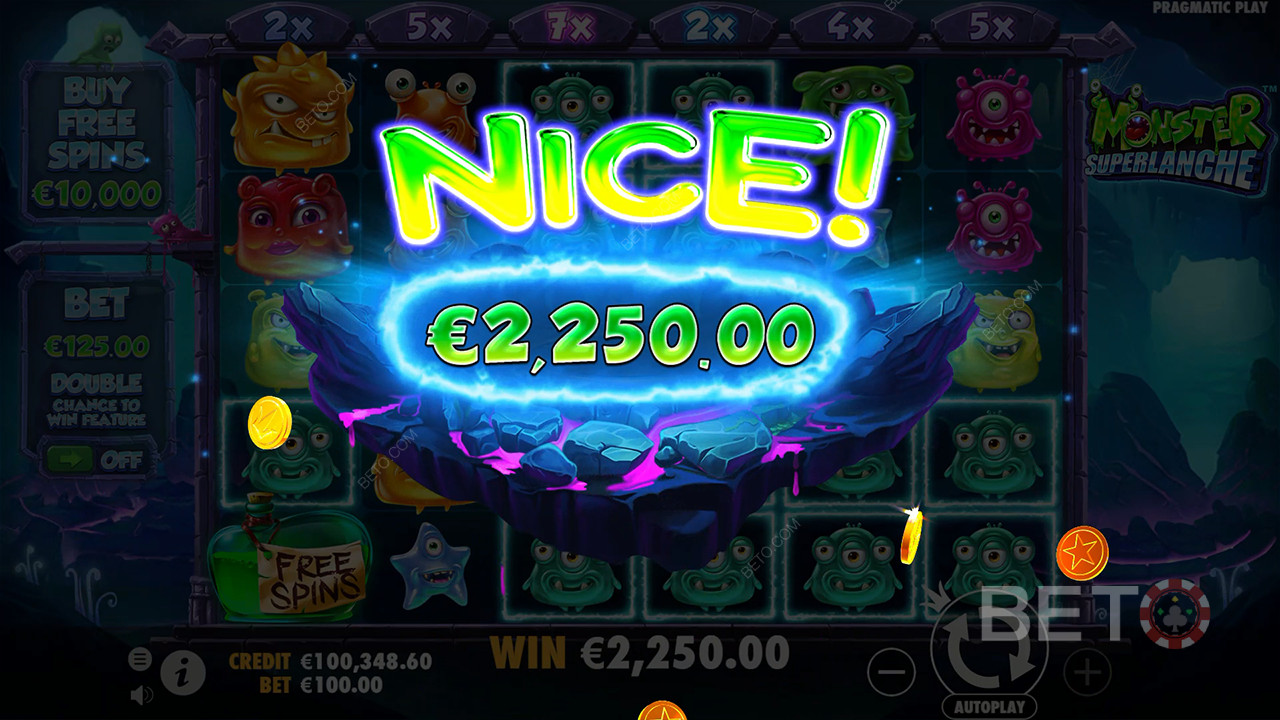Image resolution: width=1280 pixels, height=720 pixels.
Task: Show the game info panel
Action: [182, 673]
